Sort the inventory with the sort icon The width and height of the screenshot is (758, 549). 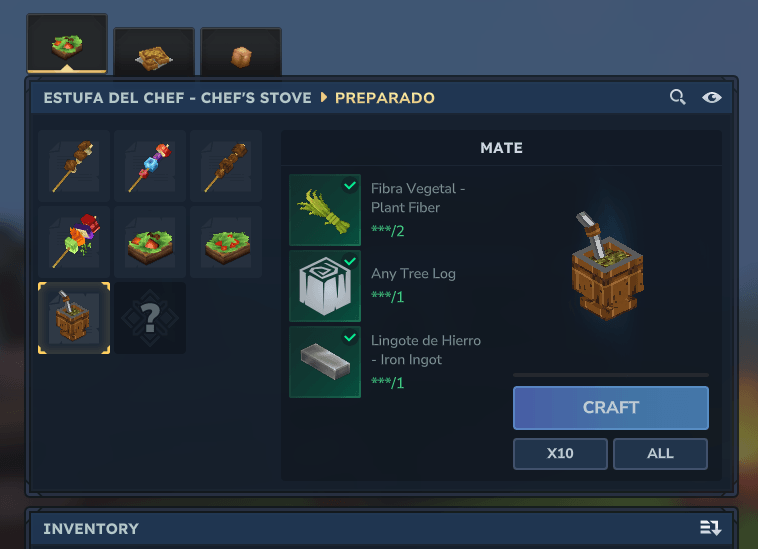pos(710,528)
